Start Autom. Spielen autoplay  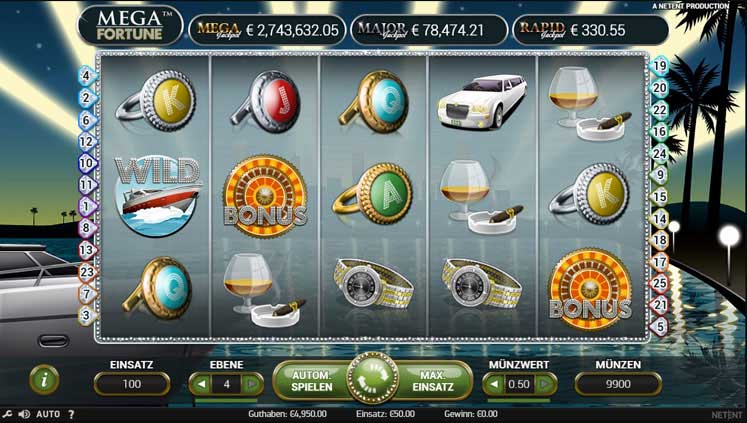tap(311, 380)
